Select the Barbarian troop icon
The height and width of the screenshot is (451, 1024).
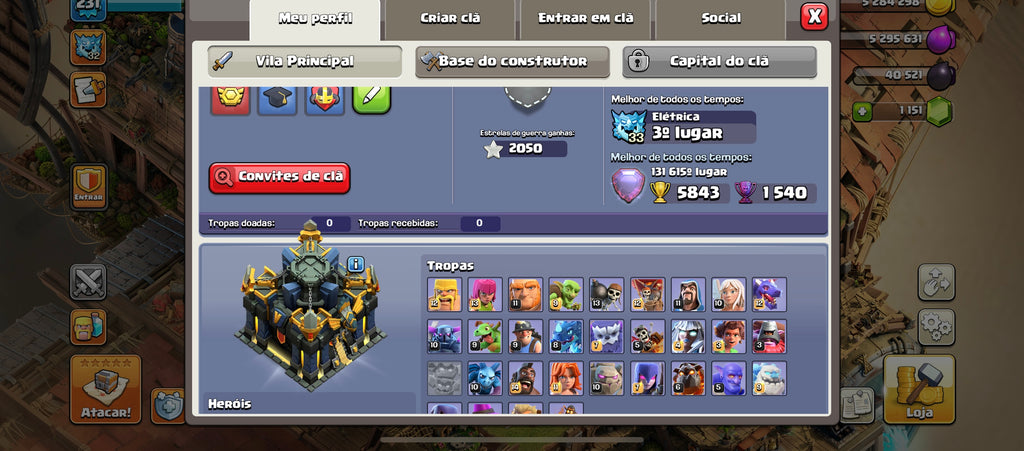point(444,294)
